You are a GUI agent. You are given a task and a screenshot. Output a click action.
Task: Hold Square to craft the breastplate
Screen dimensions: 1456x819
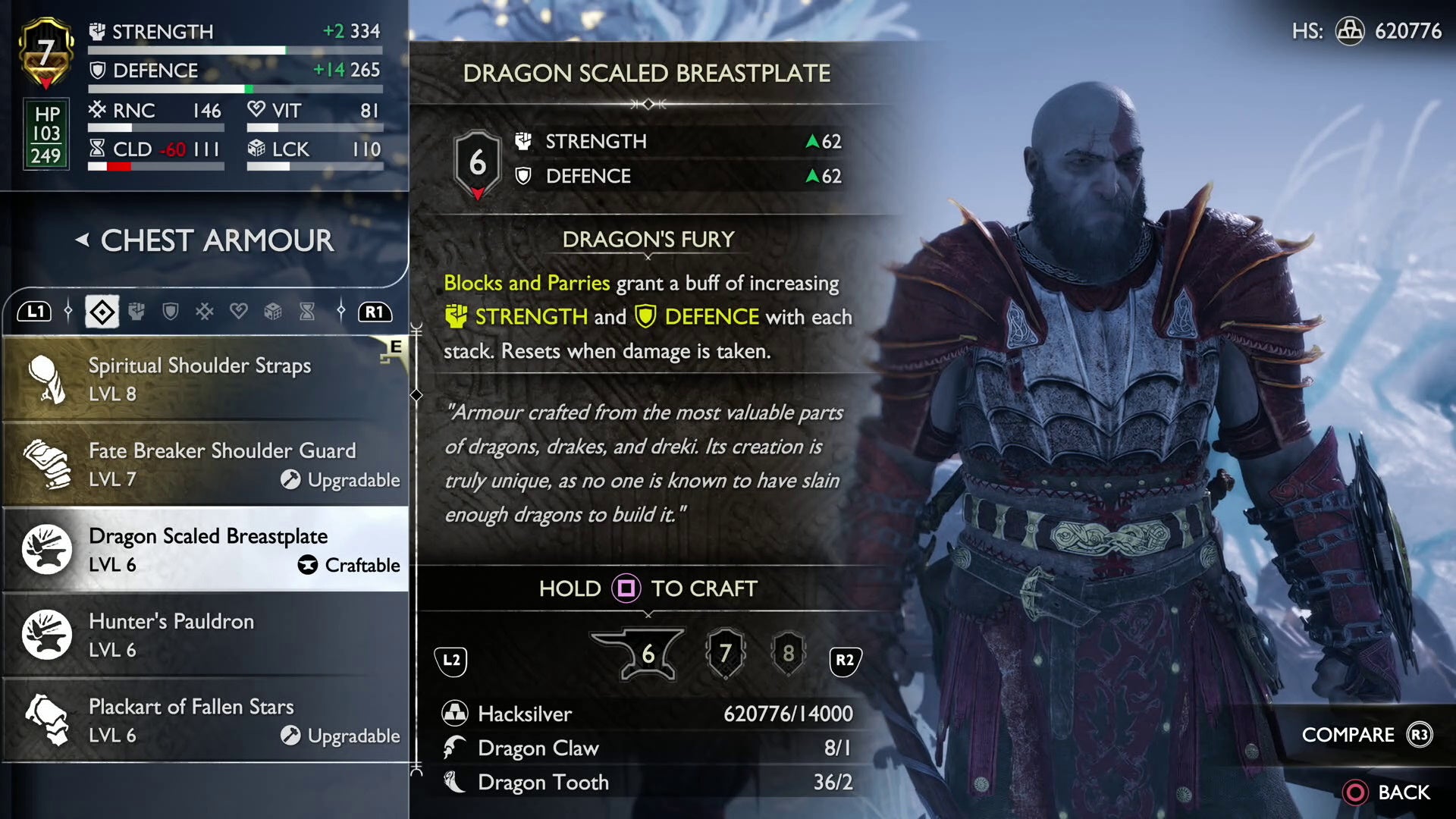coord(626,588)
